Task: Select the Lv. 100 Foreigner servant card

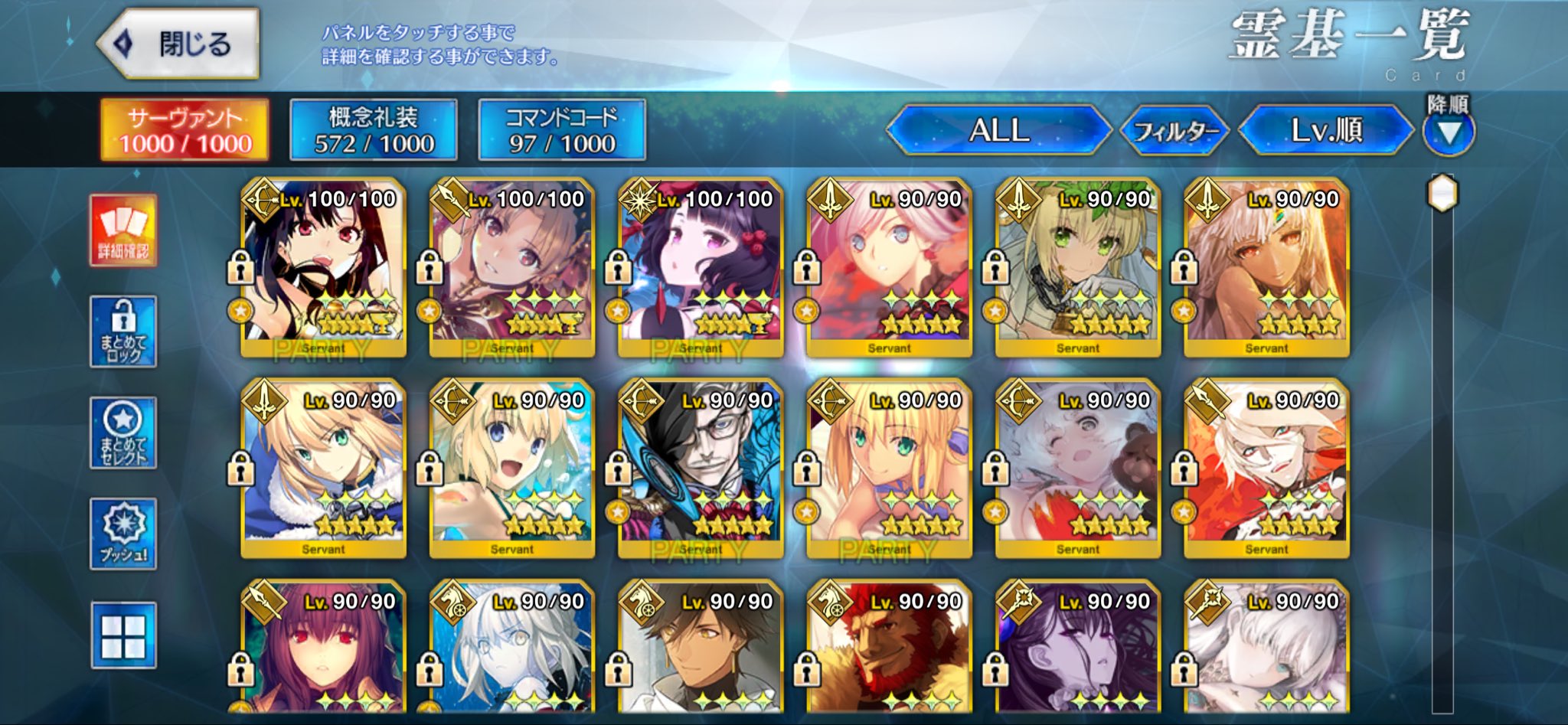Action: pos(700,266)
